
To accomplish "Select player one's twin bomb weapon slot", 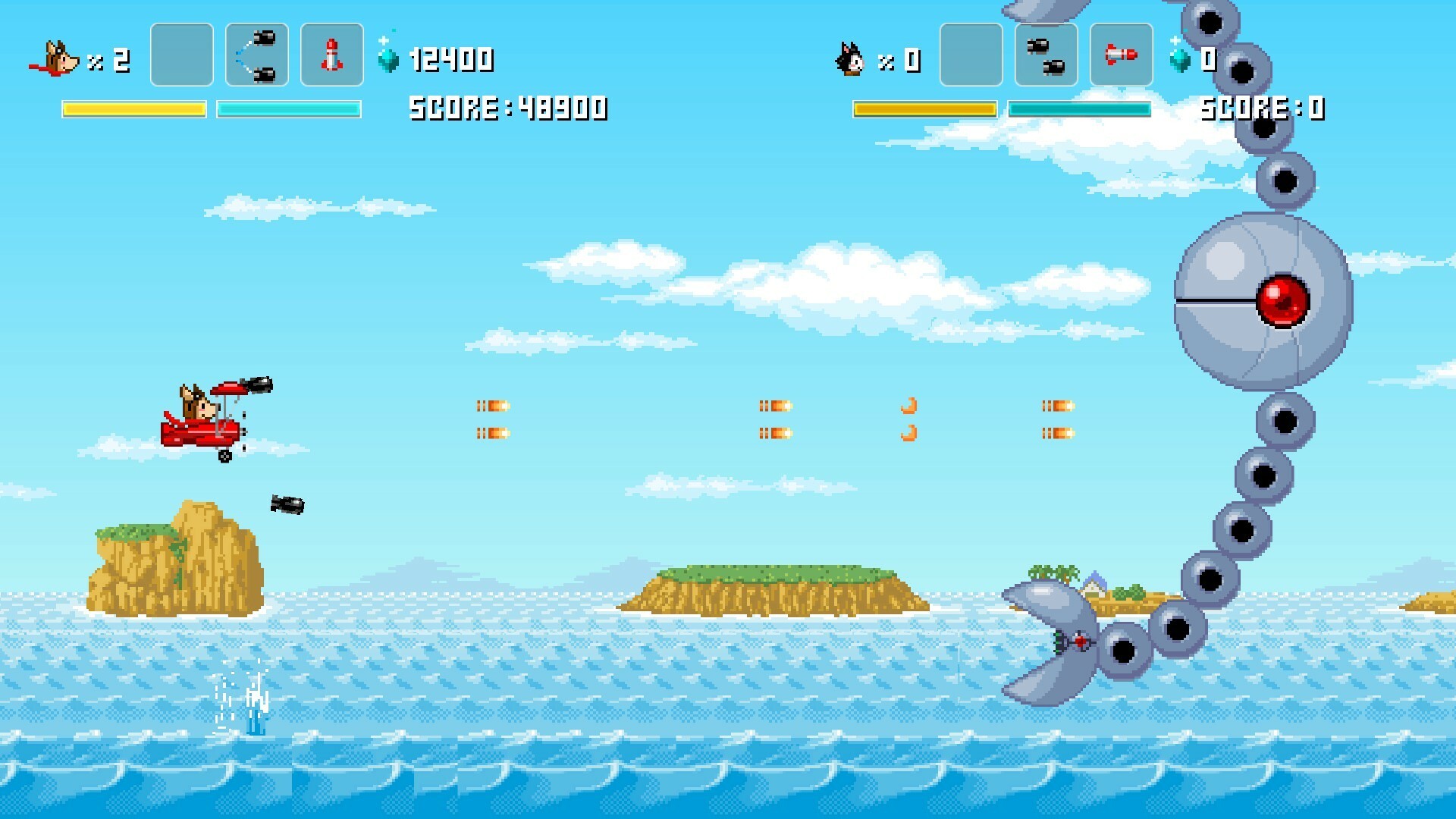I will click(x=257, y=55).
